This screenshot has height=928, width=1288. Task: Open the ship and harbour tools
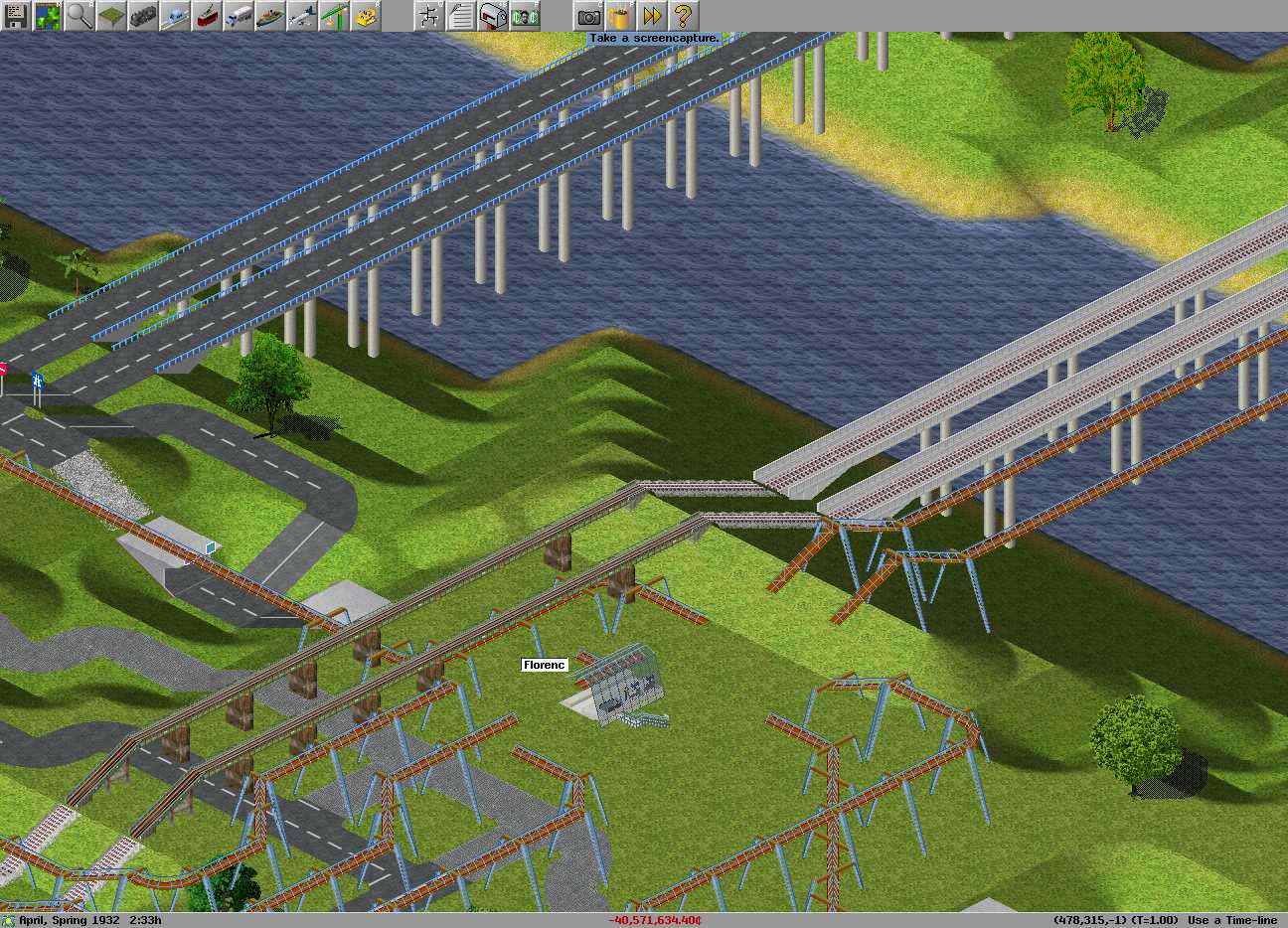[270, 16]
